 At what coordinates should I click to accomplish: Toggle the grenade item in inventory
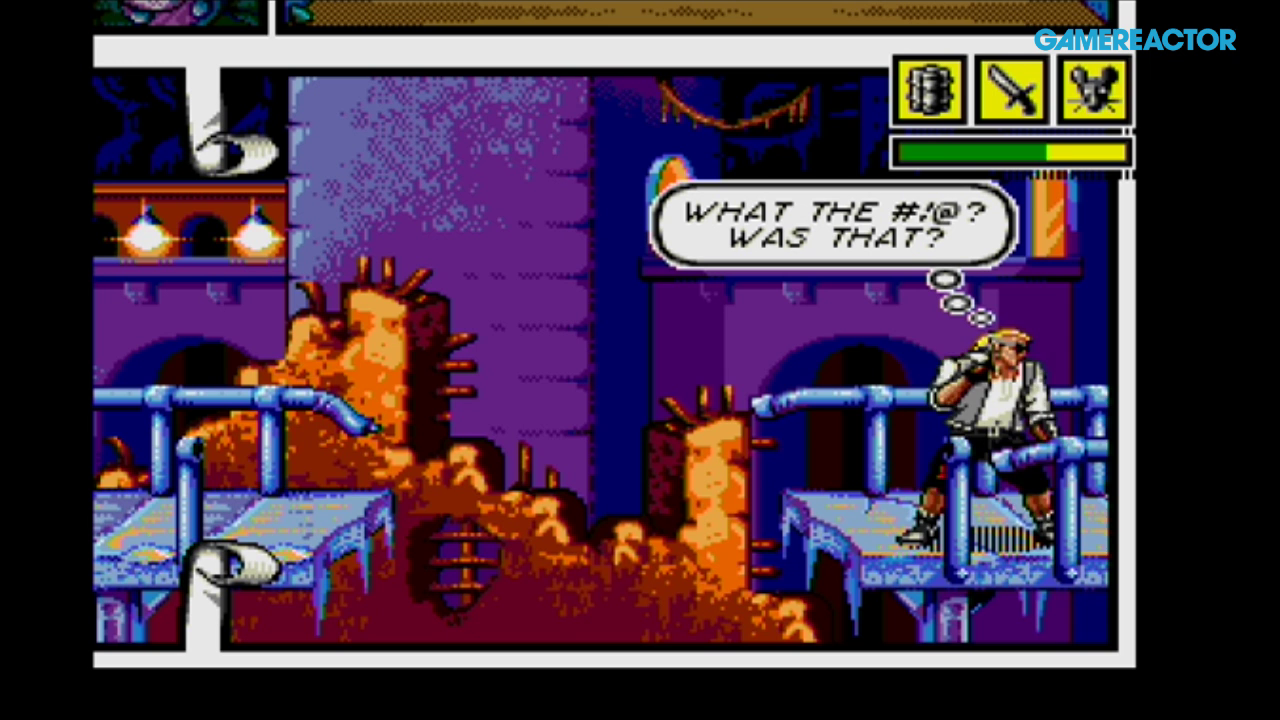coord(929,90)
